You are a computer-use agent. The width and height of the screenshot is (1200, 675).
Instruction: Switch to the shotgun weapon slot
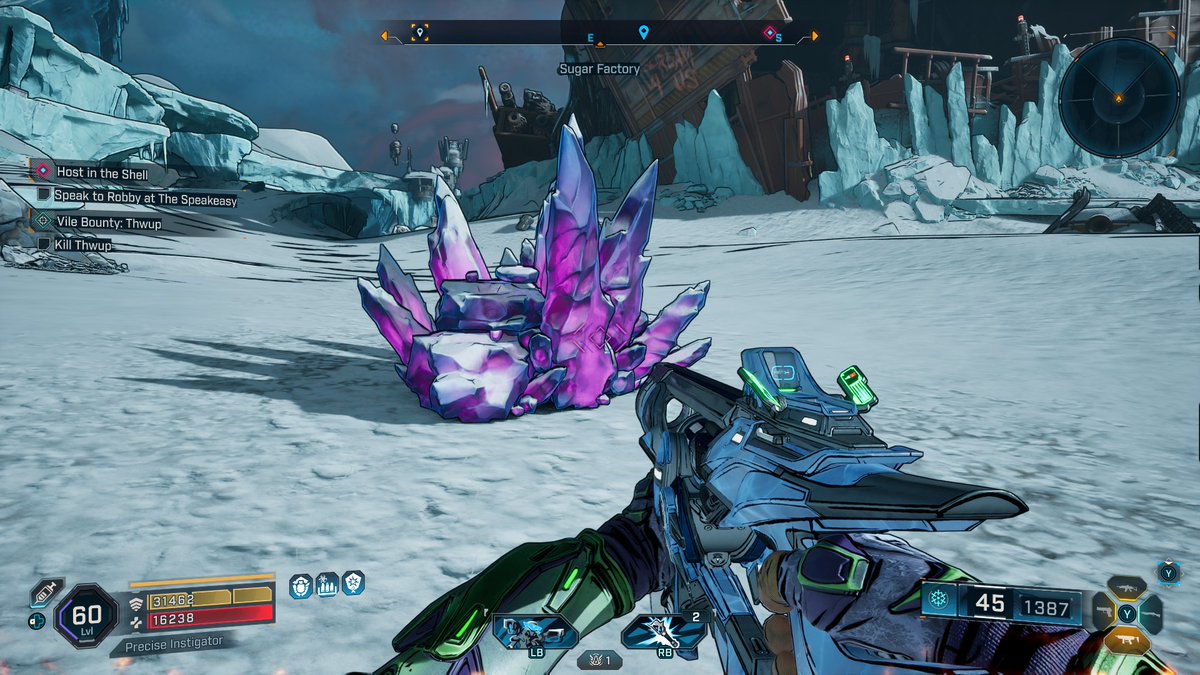point(1151,613)
